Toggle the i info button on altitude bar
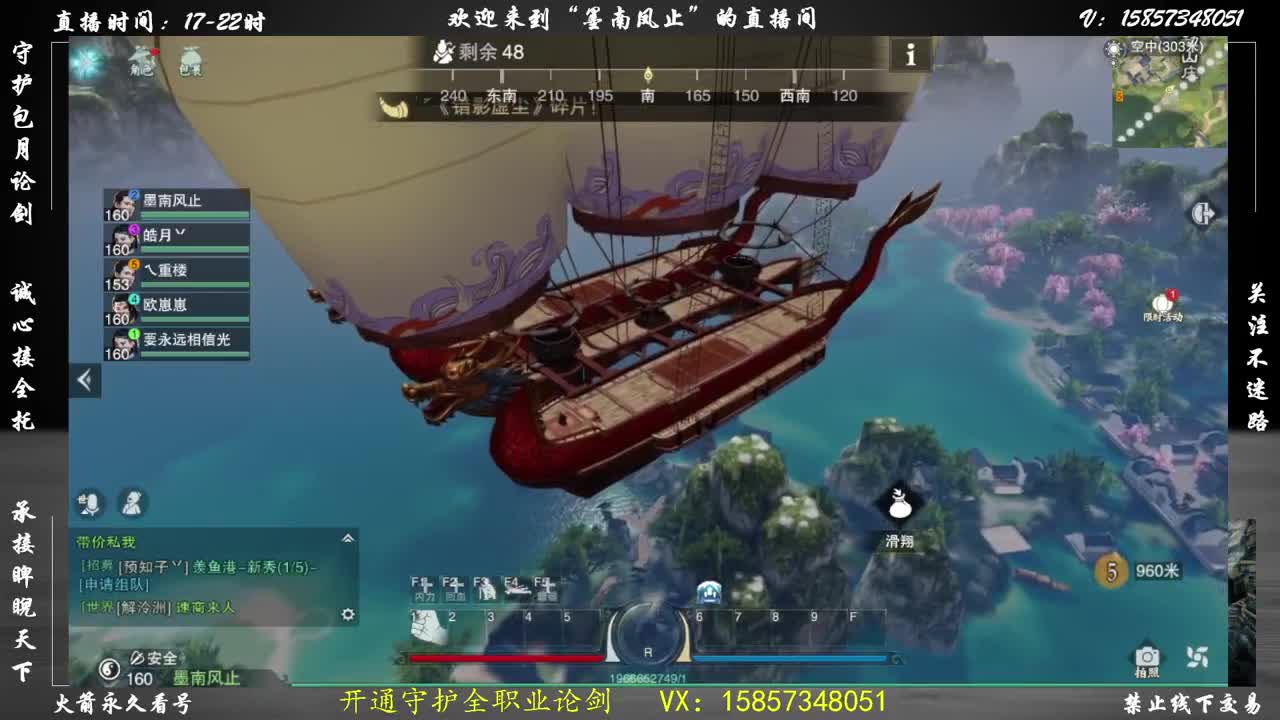1280x720 pixels. click(911, 56)
